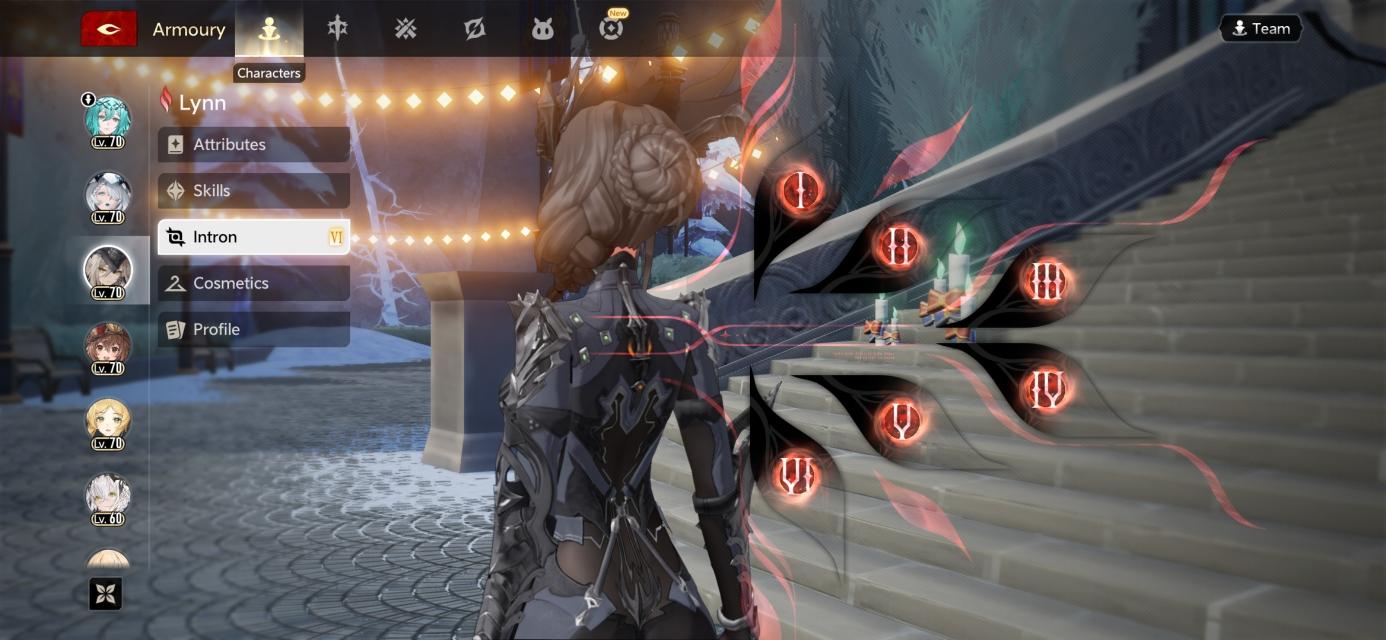
Task: Open the Cosmetics section
Action: [x=253, y=283]
